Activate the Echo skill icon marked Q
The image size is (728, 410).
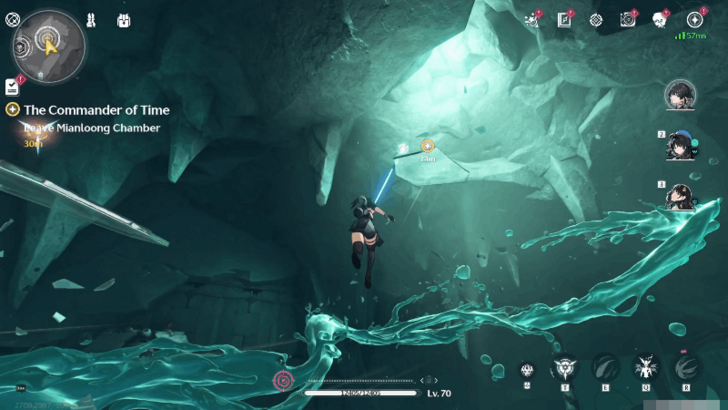(645, 368)
